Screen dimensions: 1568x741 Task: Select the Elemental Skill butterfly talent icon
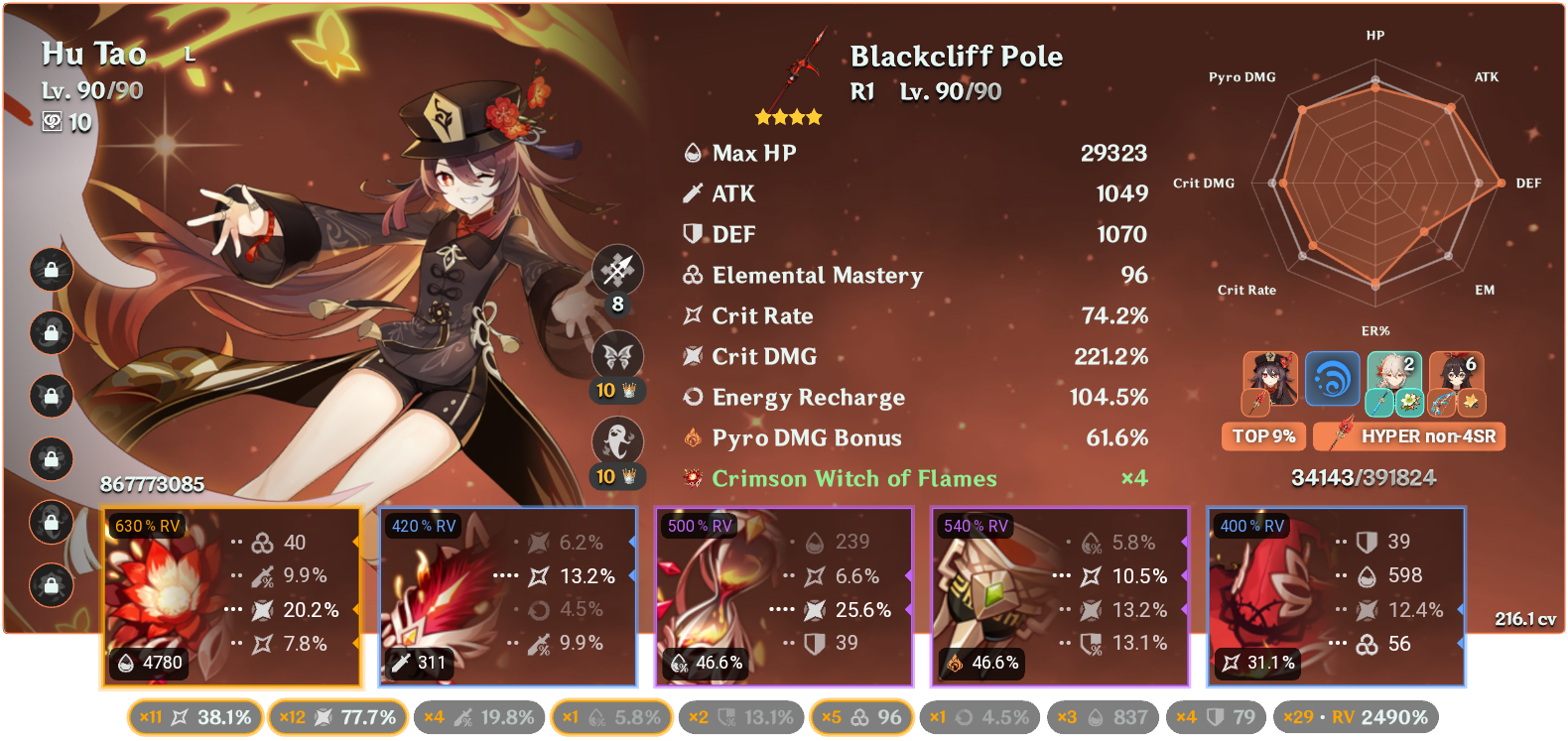[617, 355]
